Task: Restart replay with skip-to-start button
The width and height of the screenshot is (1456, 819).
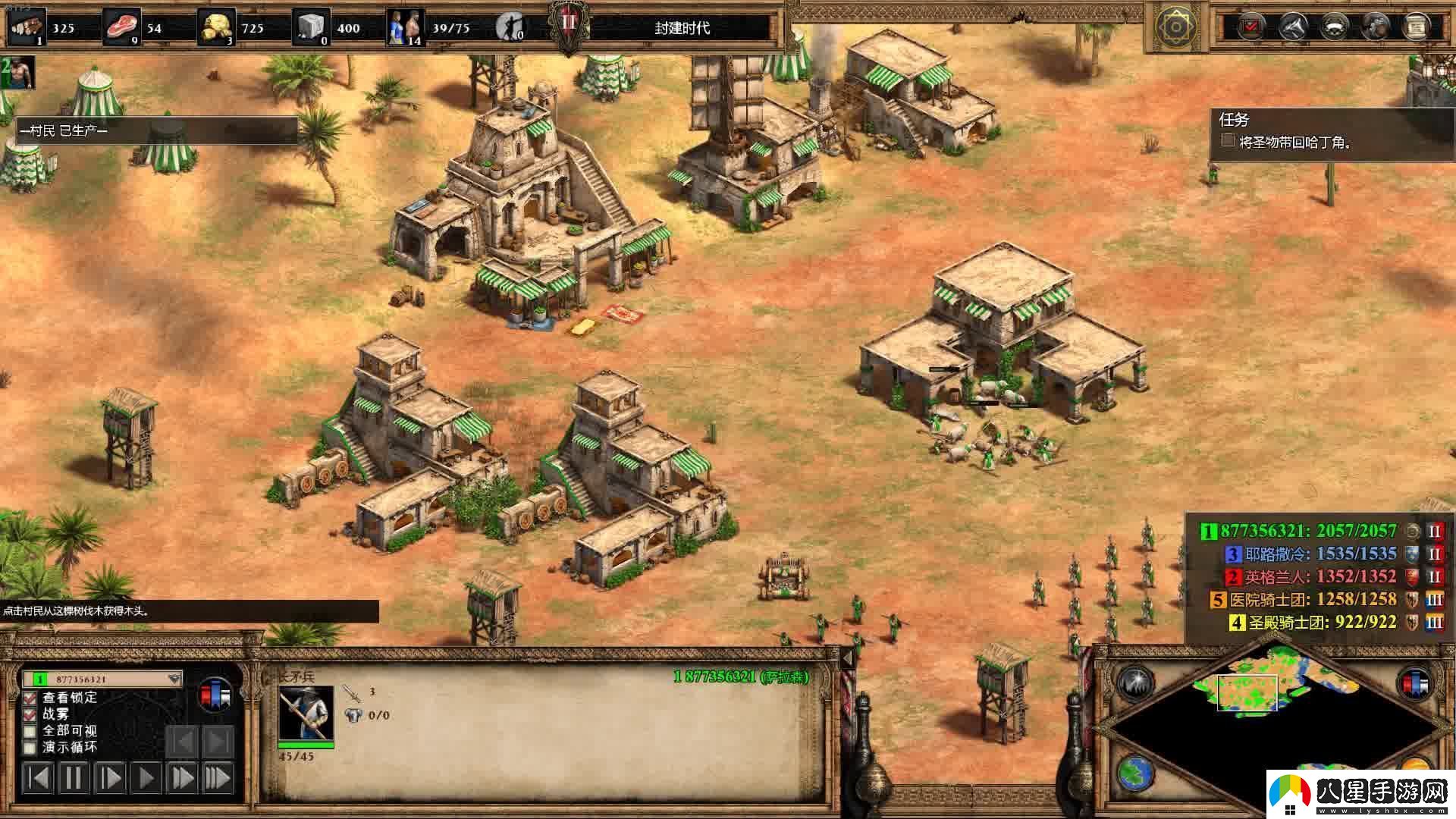Action: point(38,778)
